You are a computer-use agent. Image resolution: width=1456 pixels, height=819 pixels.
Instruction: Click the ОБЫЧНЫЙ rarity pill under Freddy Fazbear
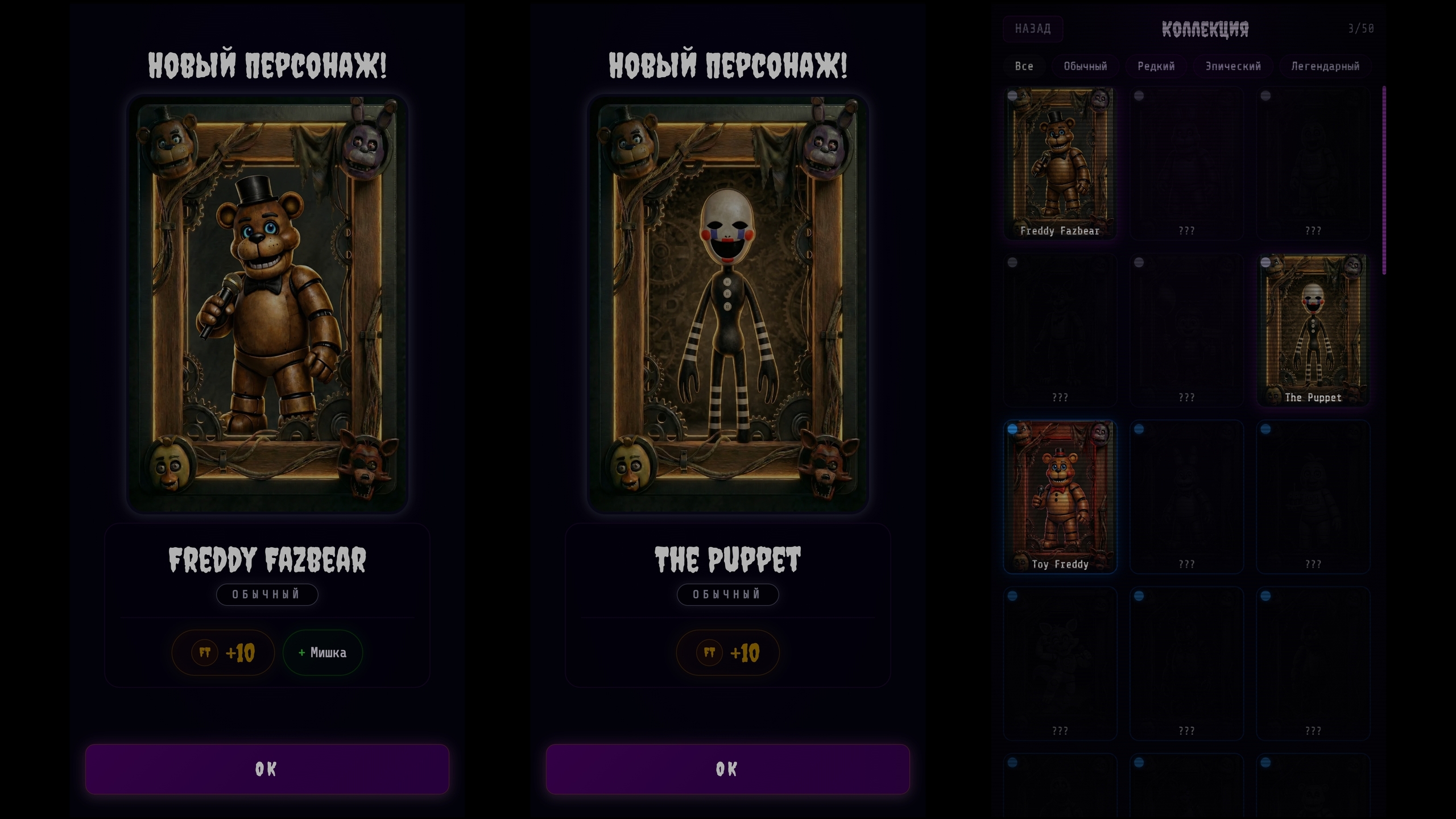tap(267, 594)
